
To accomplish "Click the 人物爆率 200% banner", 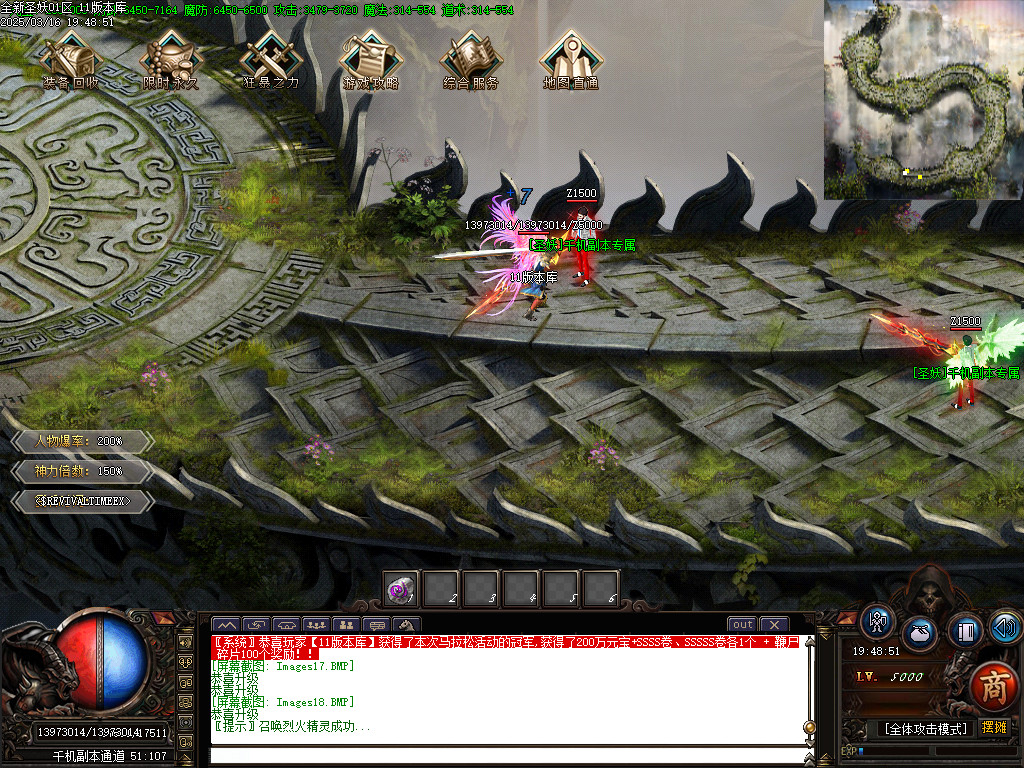I will pos(82,441).
